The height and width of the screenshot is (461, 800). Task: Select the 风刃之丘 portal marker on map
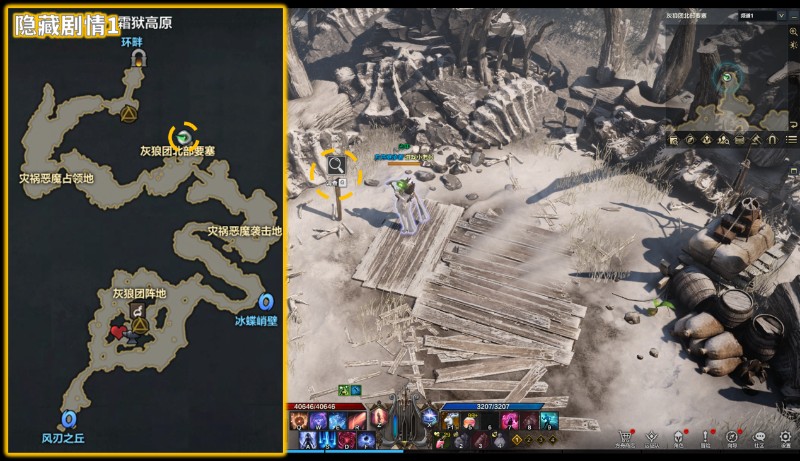(x=68, y=419)
